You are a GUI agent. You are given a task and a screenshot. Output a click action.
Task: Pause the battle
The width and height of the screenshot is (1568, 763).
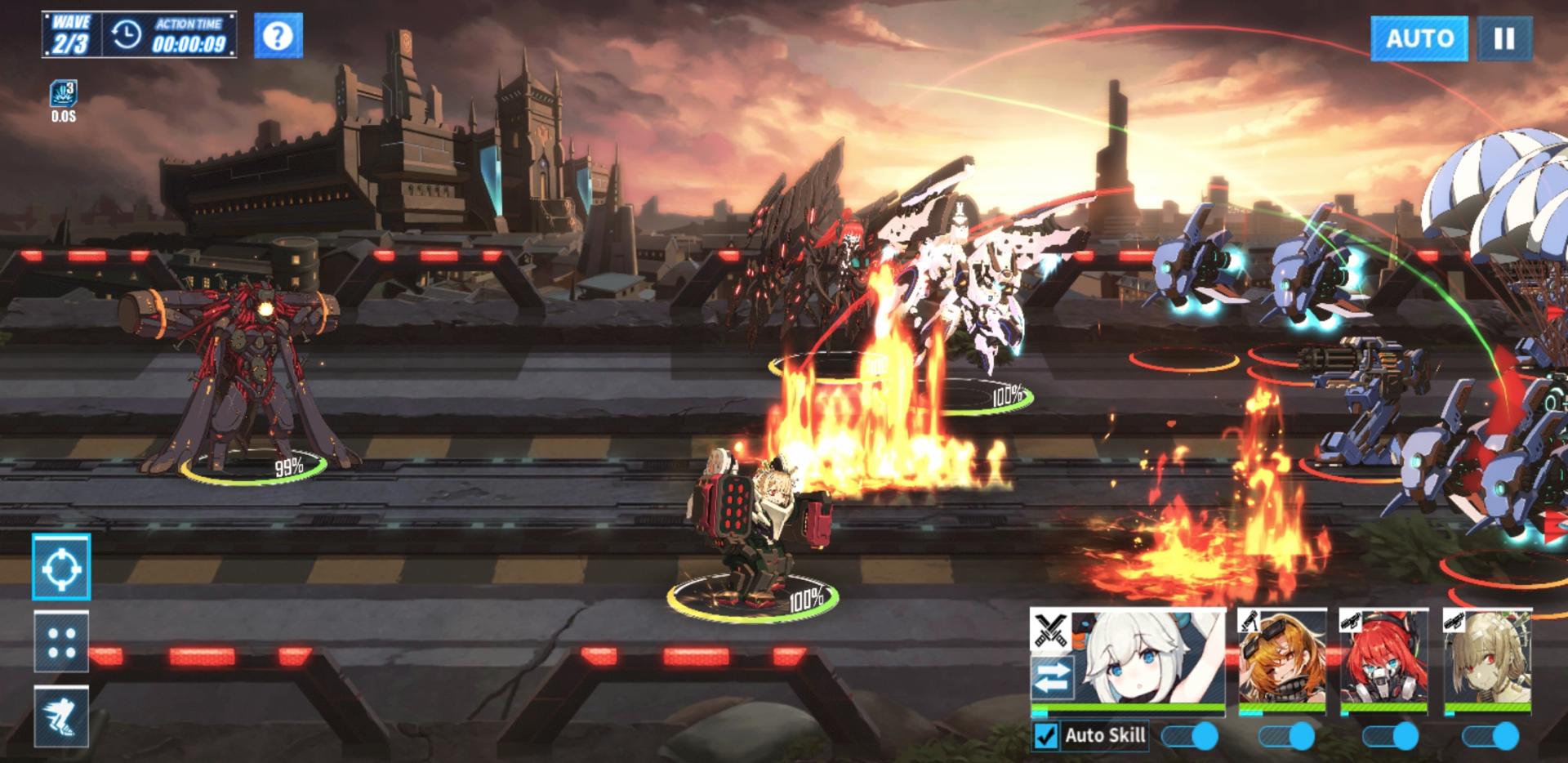coord(1503,38)
